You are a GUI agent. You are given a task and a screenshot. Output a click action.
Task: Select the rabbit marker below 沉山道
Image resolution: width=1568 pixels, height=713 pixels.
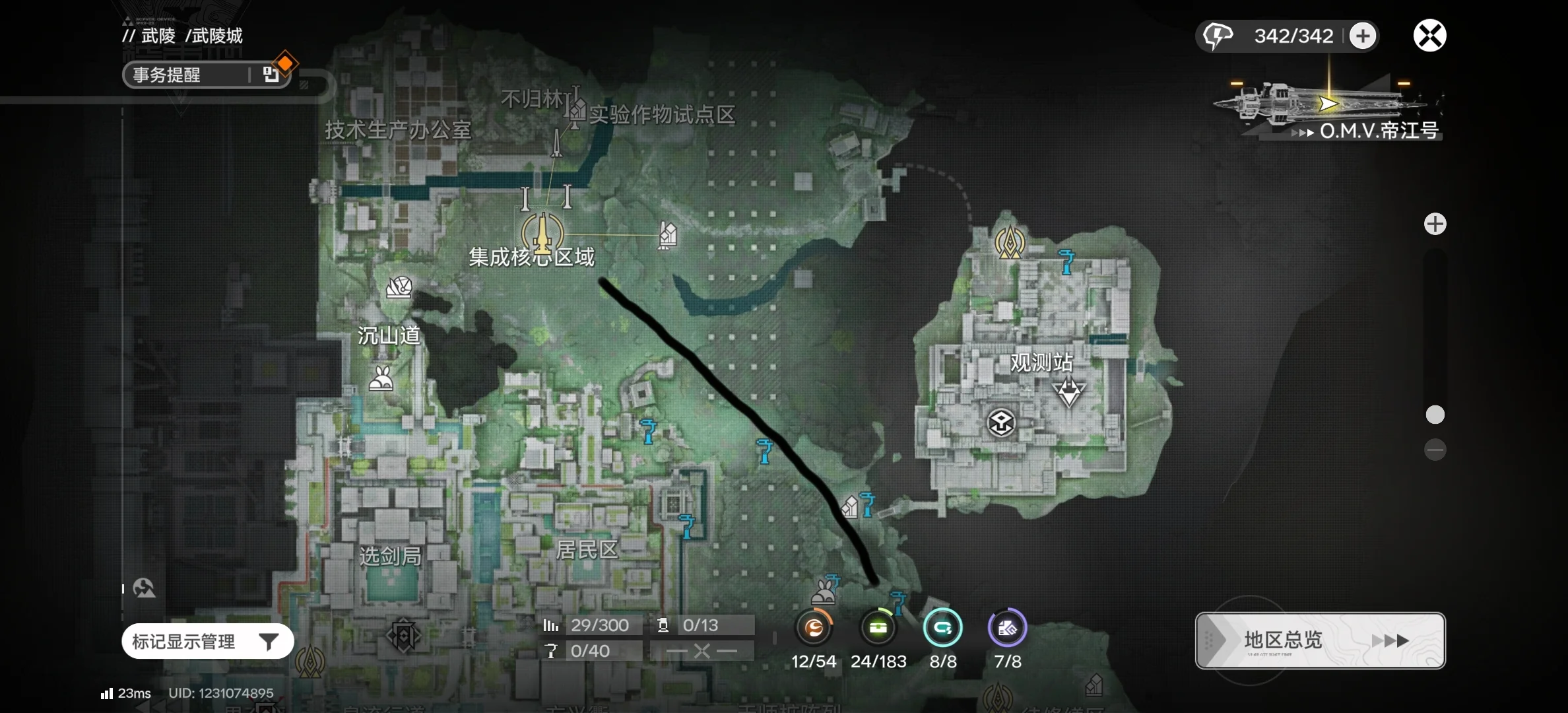[381, 379]
